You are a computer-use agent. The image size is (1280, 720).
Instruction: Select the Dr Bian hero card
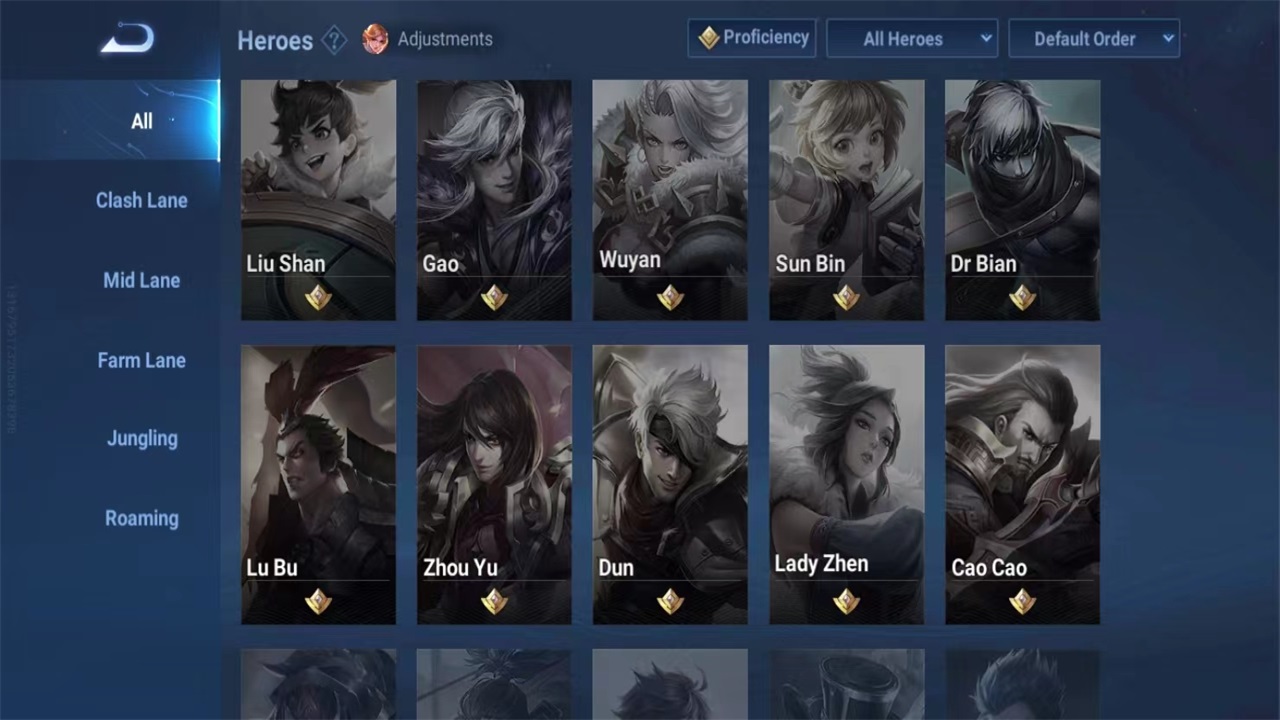1022,200
